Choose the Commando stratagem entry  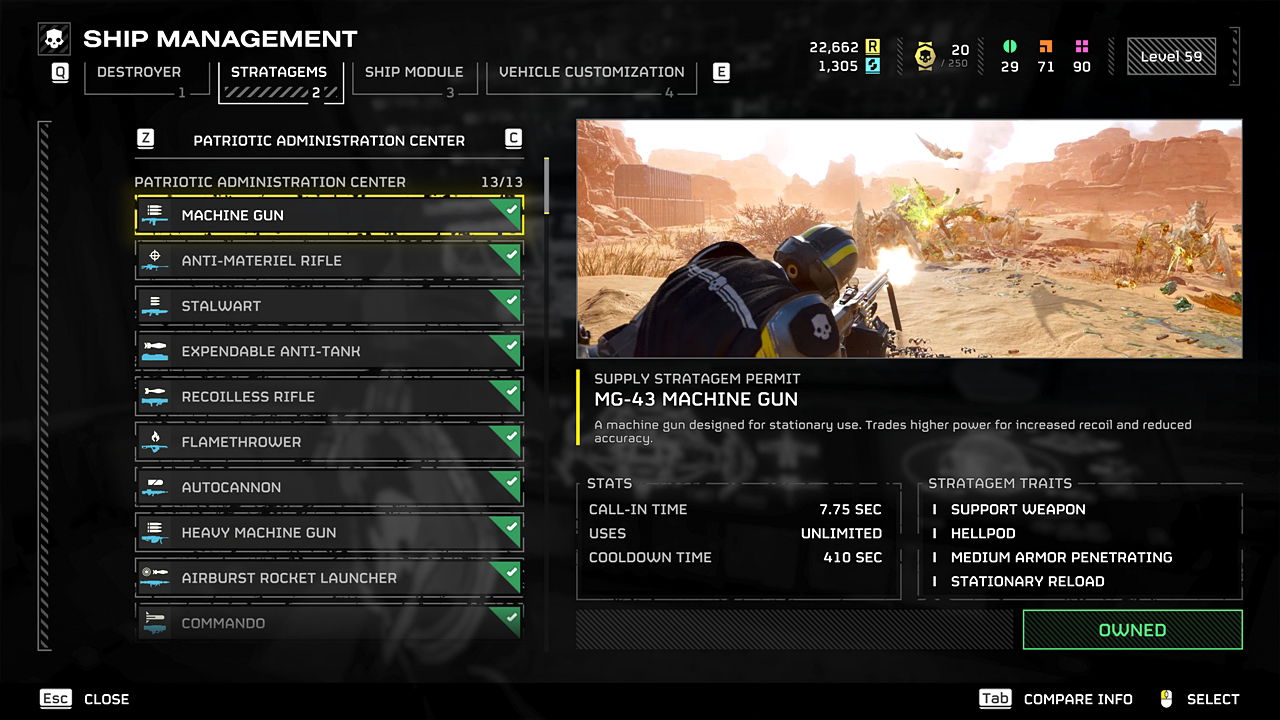(329, 622)
